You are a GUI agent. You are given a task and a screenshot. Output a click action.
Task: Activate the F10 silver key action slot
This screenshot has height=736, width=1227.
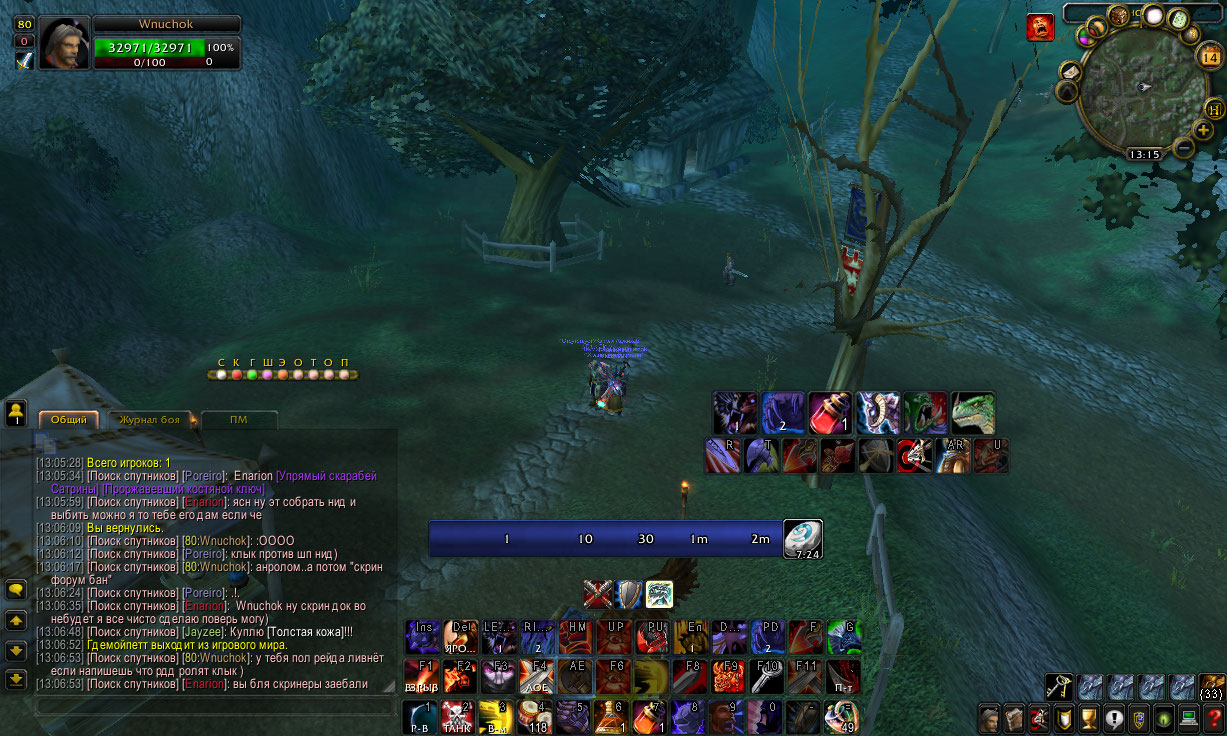[x=768, y=676]
